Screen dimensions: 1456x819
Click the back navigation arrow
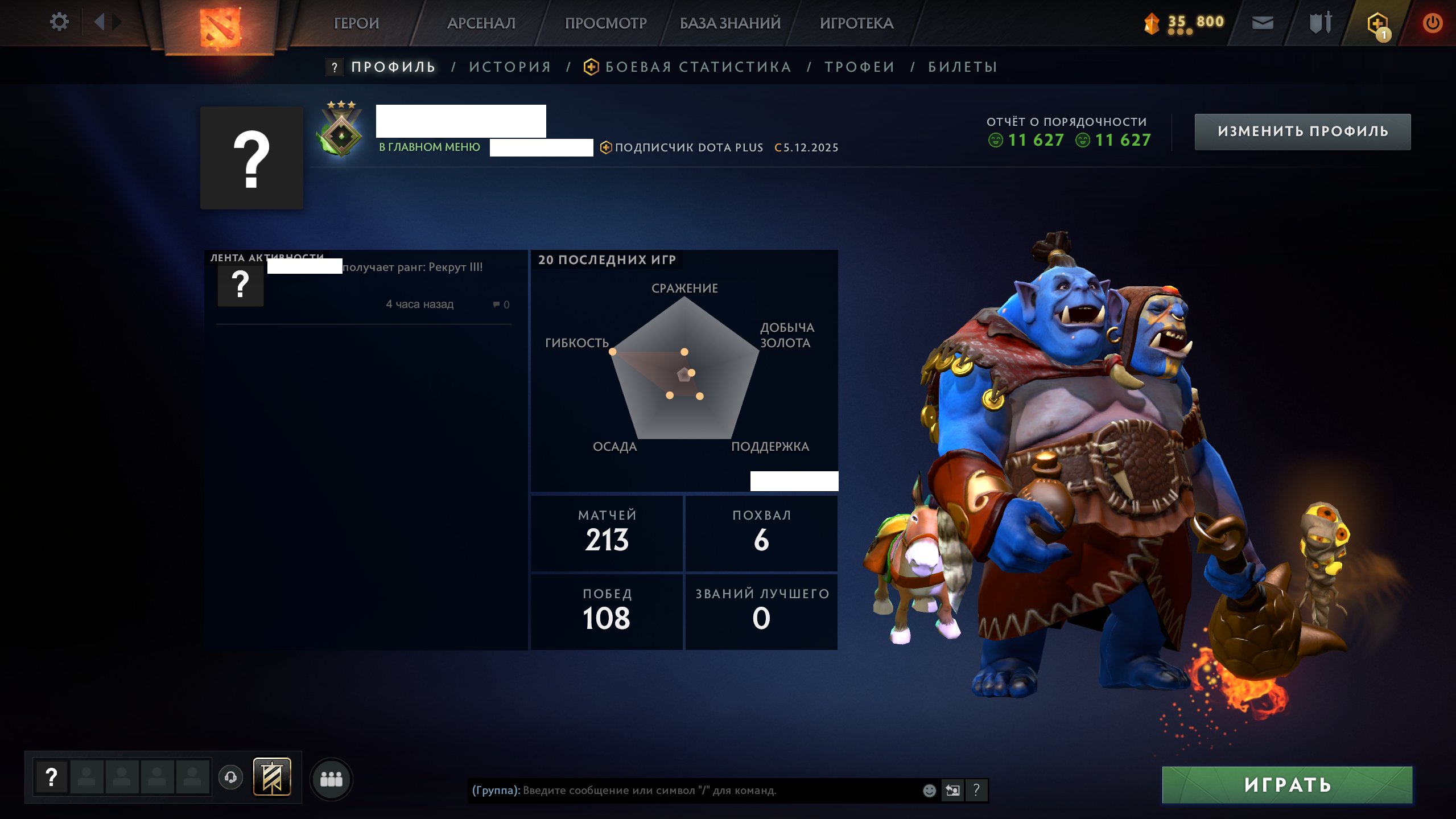tap(98, 21)
